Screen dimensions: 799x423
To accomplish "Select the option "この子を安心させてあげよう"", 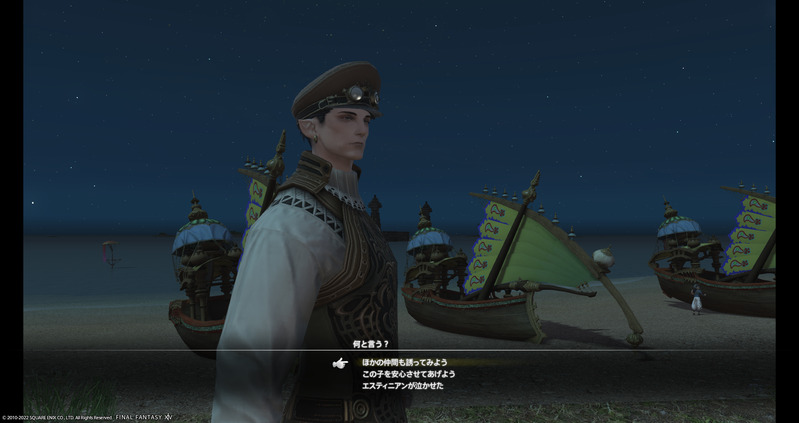I will 409,374.
